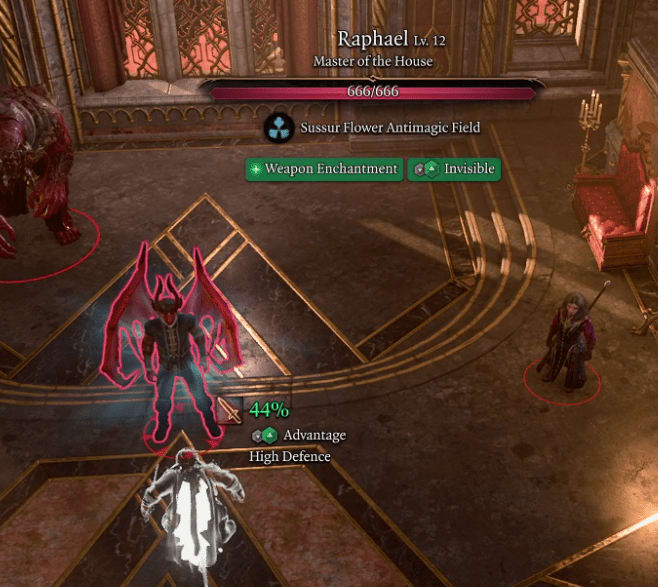Click the Sussur Flower Antimagic Field icon
The height and width of the screenshot is (587, 658).
point(277,128)
